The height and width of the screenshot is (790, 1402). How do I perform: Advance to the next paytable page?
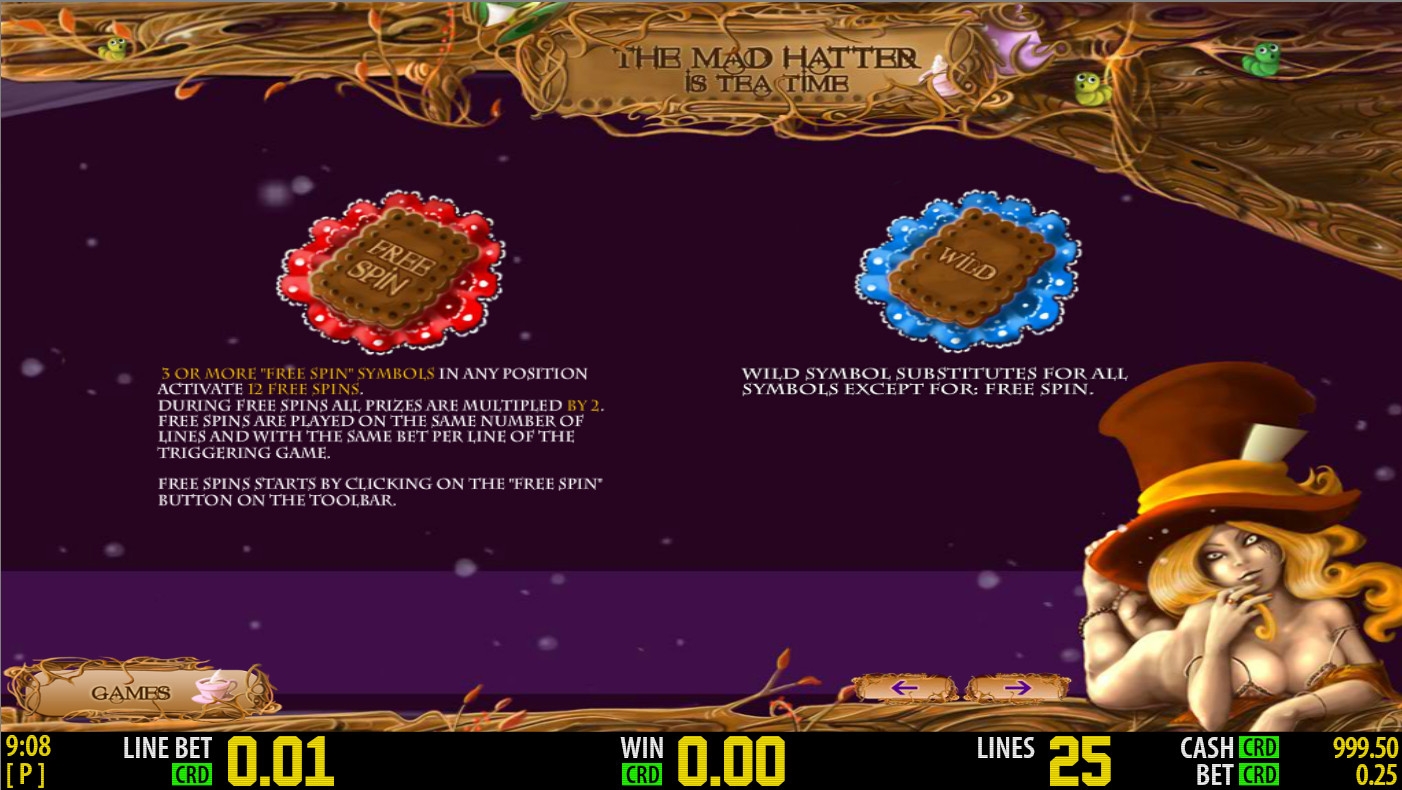(x=1016, y=688)
